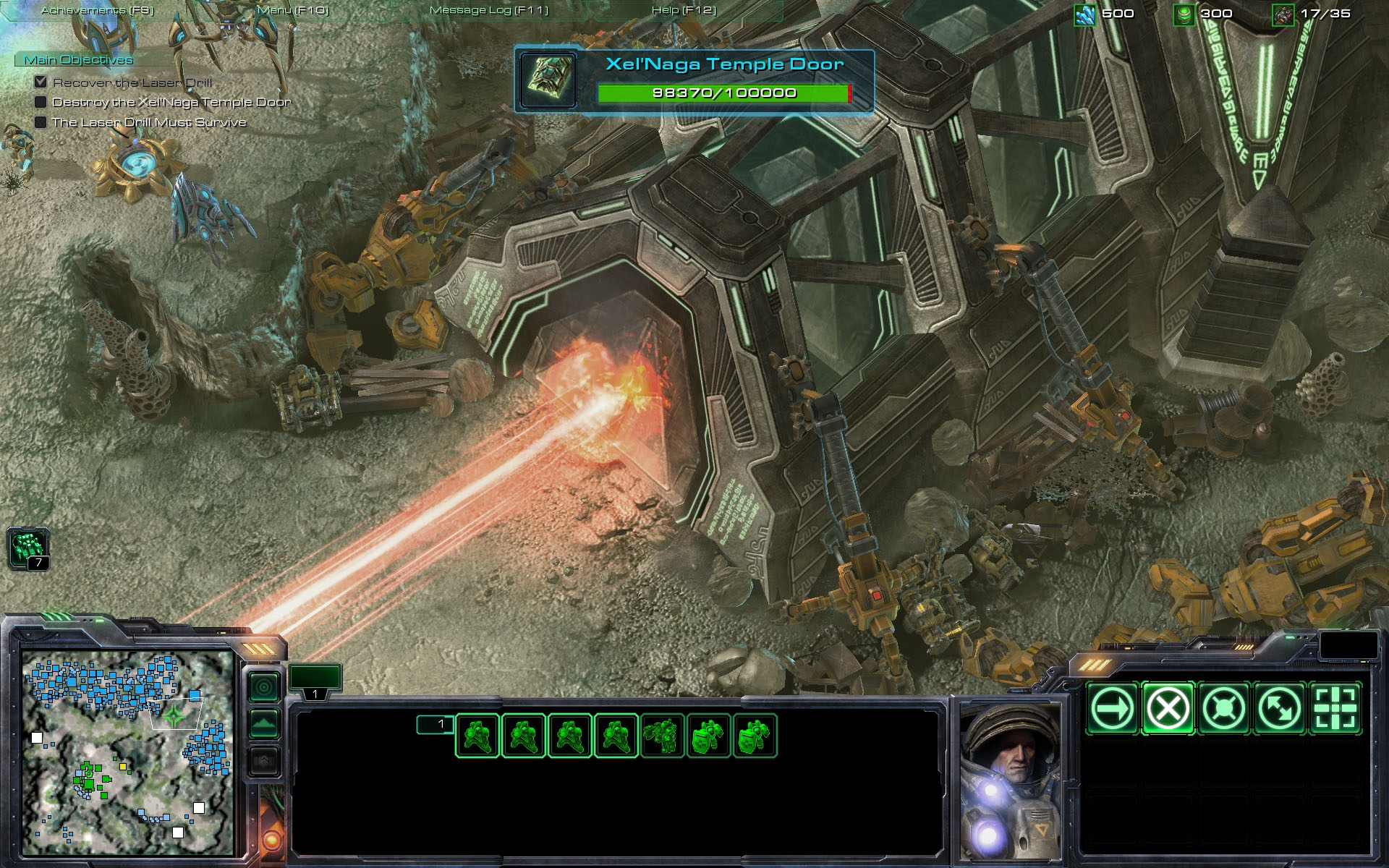Open the game Menu (F10)
The image size is (1389, 868).
293,10
